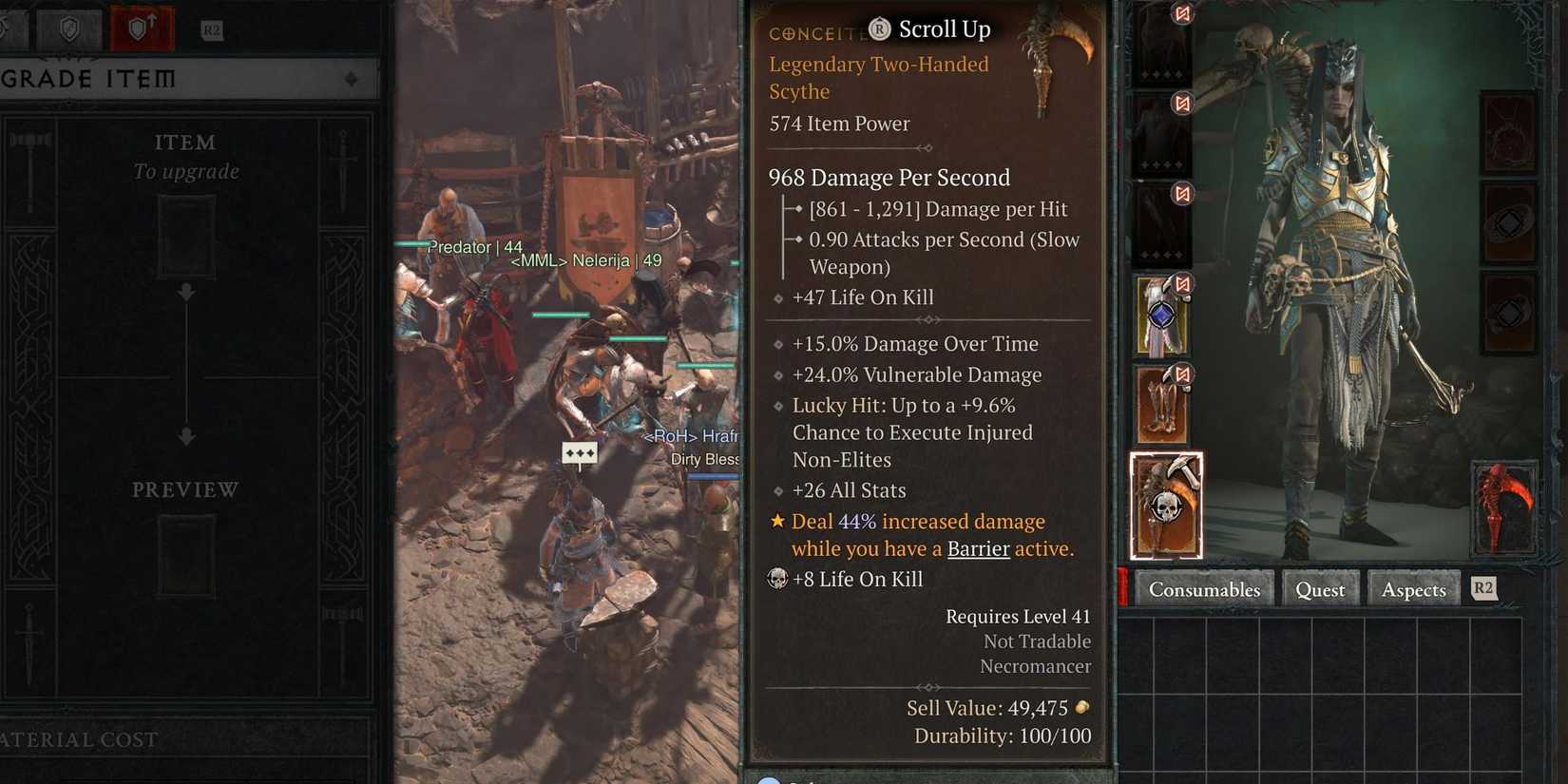The width and height of the screenshot is (1568, 784).
Task: Click the R2 badge next to the Aspects tab
Action: 1482,588
